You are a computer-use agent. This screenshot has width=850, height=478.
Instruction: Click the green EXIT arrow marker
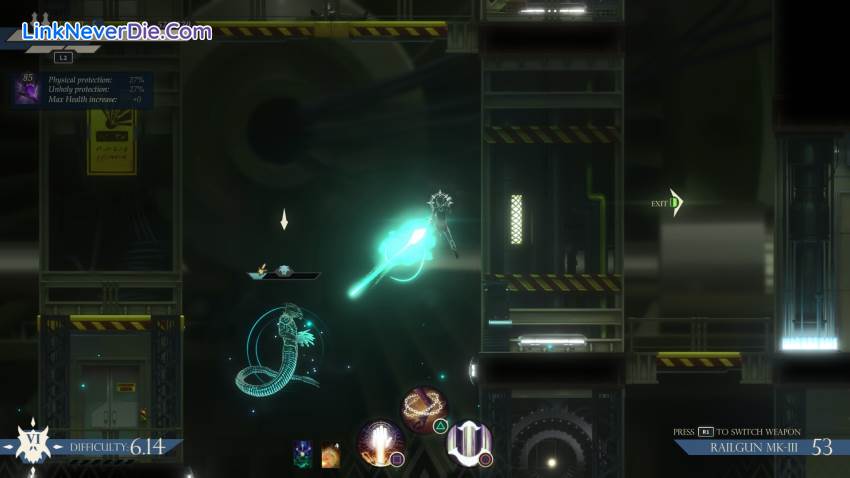point(676,203)
